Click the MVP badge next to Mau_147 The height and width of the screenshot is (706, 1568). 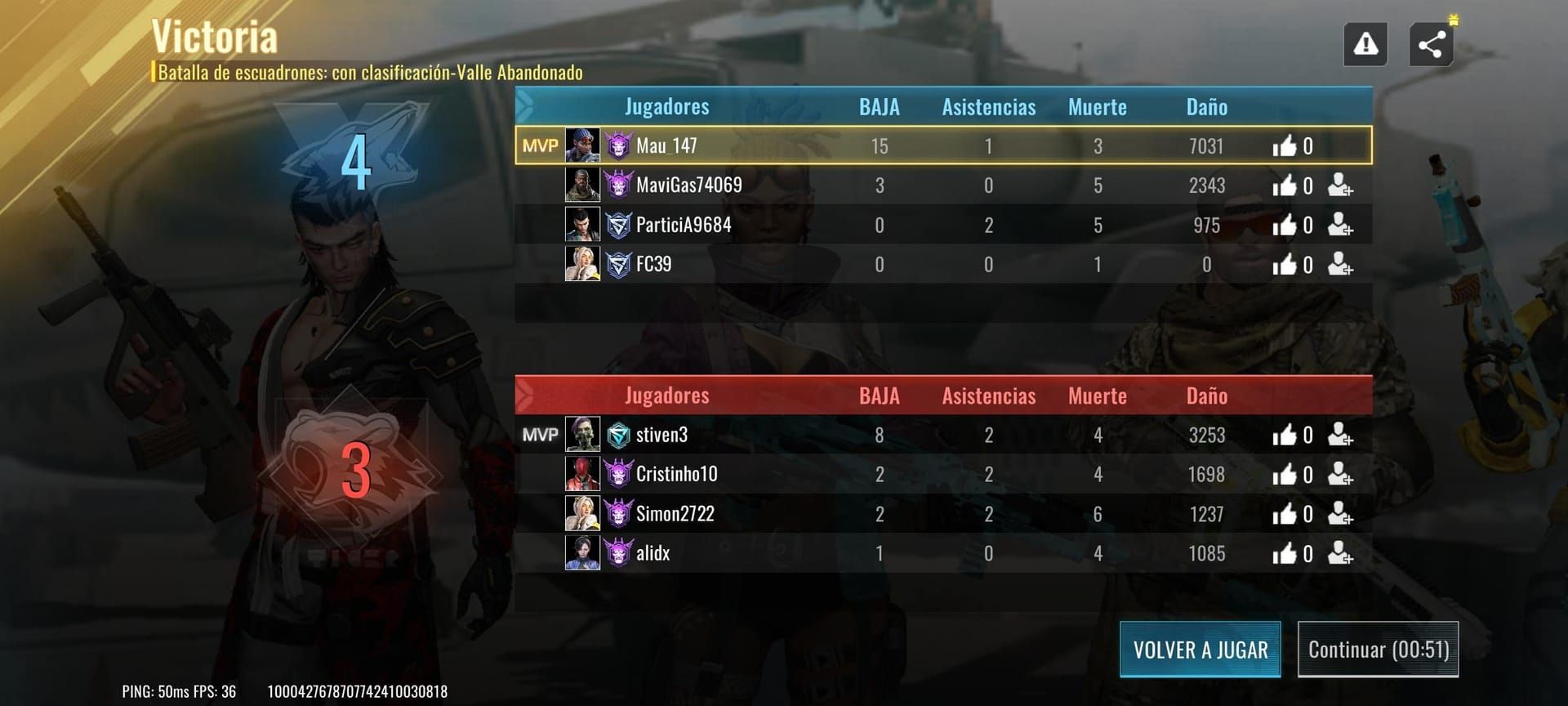tap(540, 145)
